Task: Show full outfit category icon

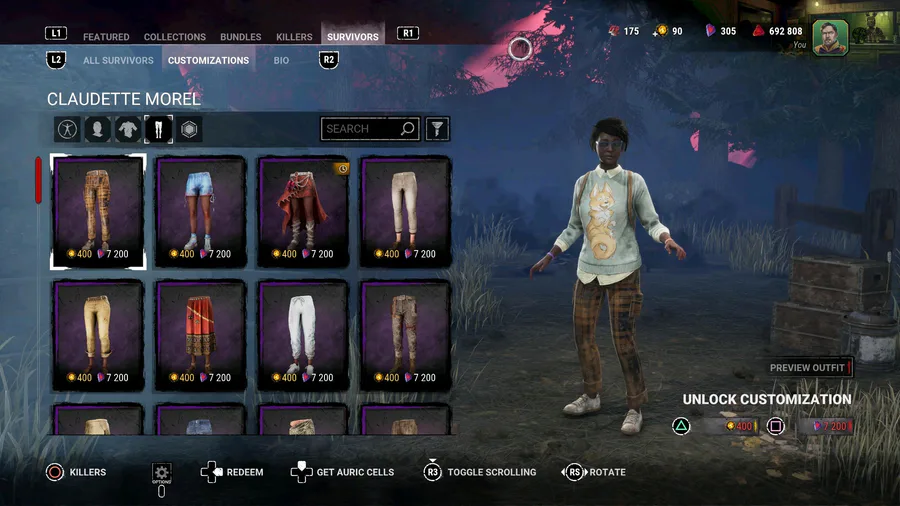Action: click(67, 129)
